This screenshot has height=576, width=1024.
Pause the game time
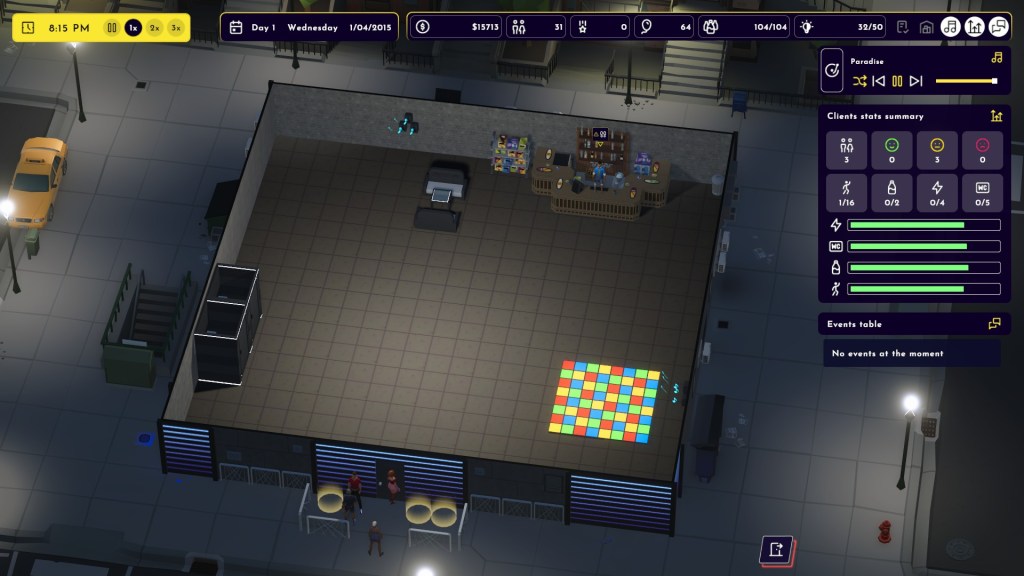click(x=112, y=28)
